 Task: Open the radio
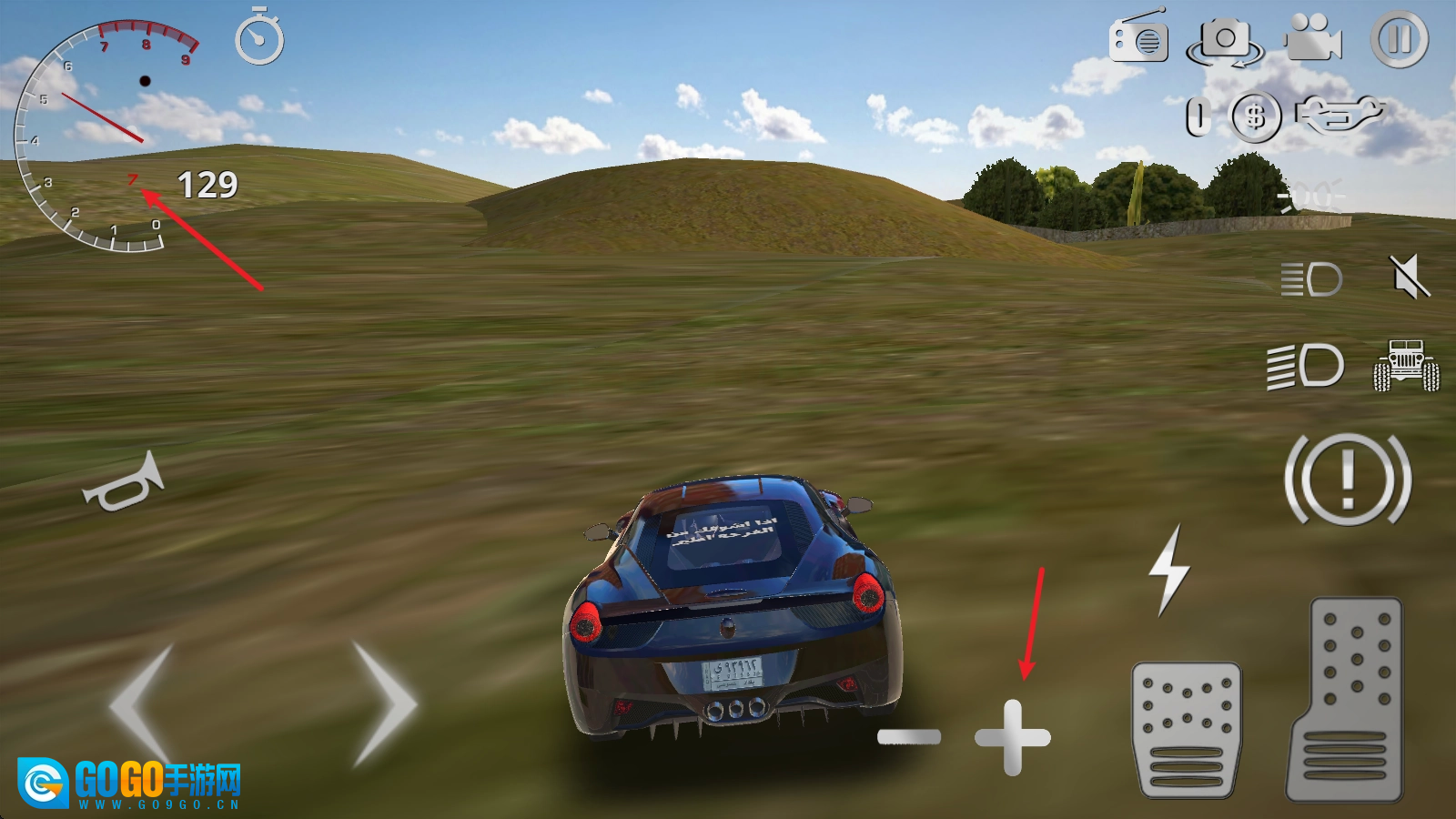click(x=1138, y=38)
